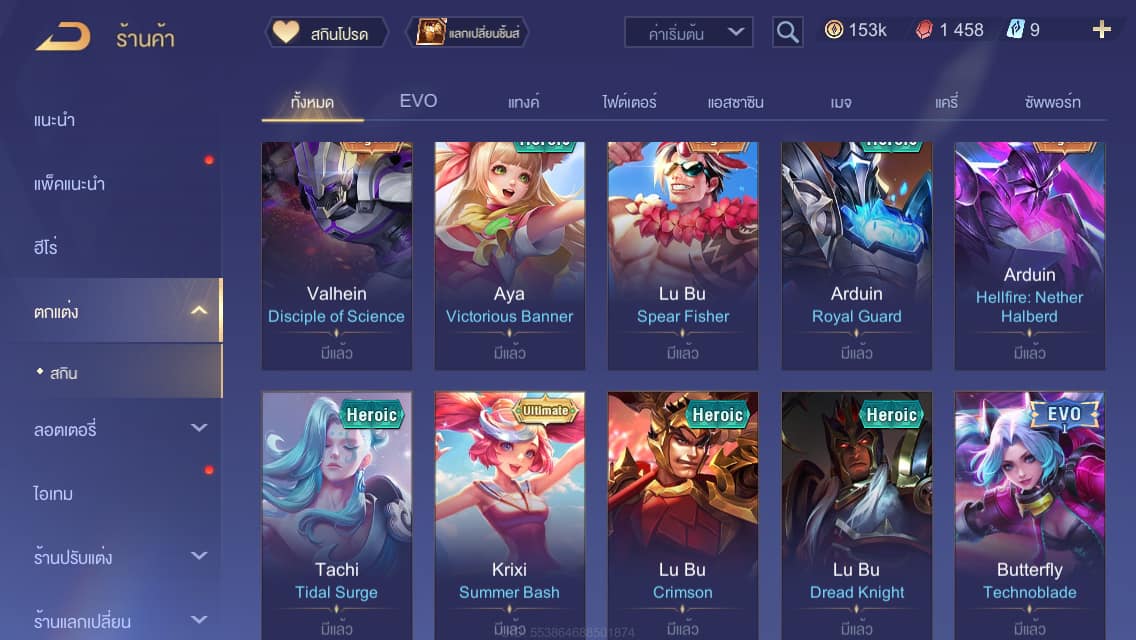The width and height of the screenshot is (1136, 640).
Task: Expand the ลอตเตอรี่ lottery section
Action: [199, 429]
